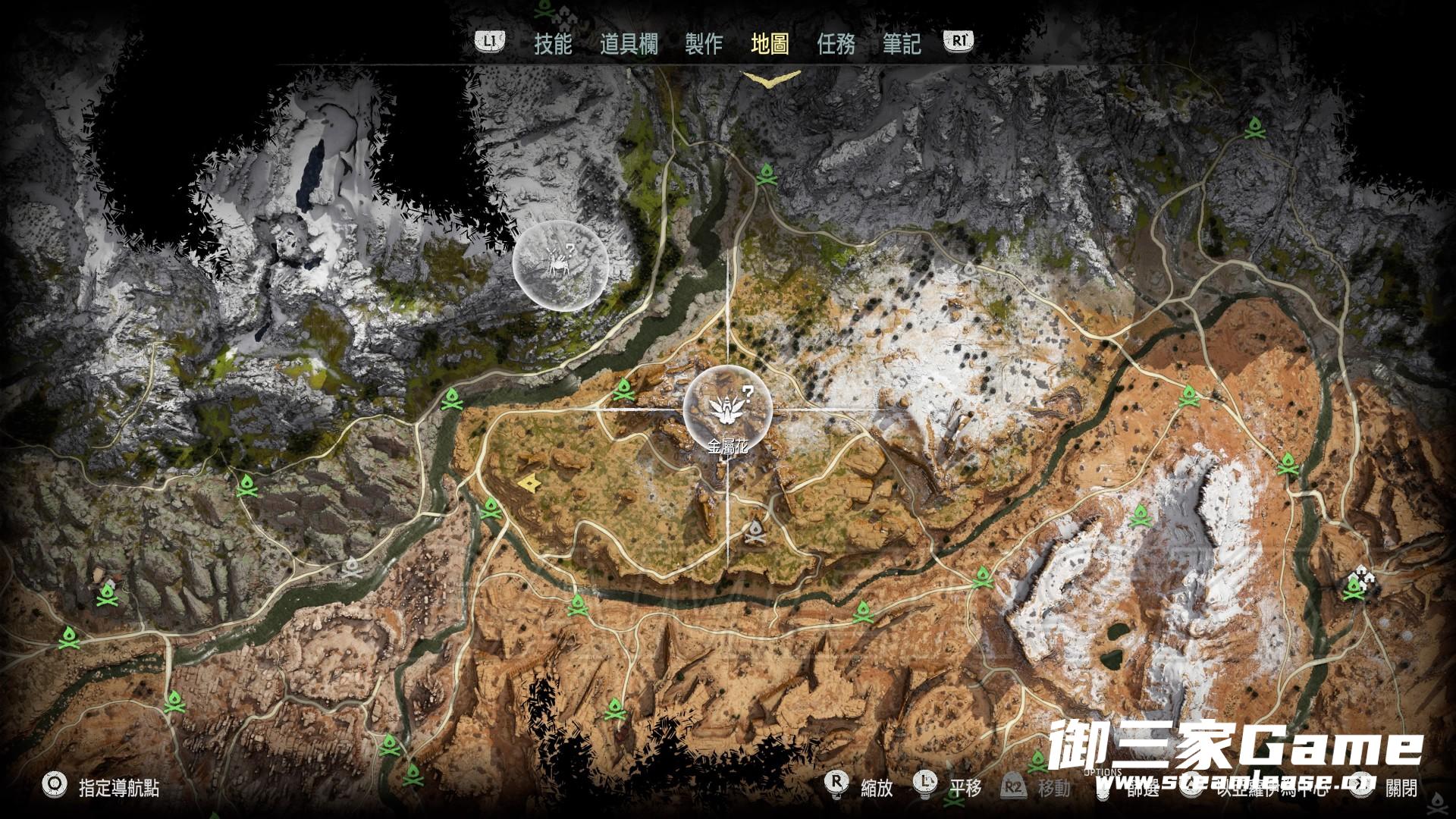1456x819 pixels.
Task: Go to the 任務 (Quests) tab
Action: point(836,44)
